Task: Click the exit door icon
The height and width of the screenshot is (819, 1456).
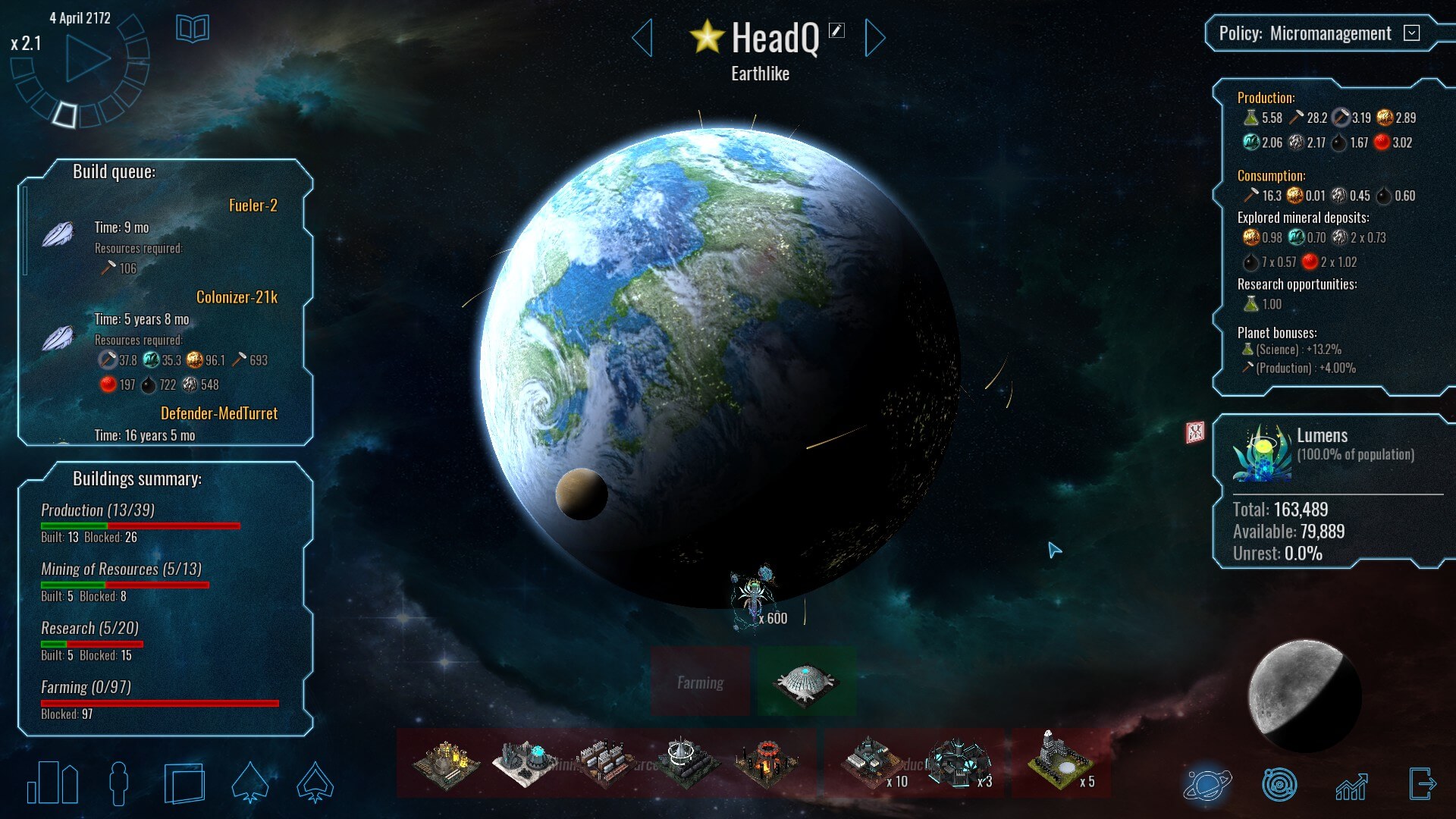Action: (x=1422, y=783)
